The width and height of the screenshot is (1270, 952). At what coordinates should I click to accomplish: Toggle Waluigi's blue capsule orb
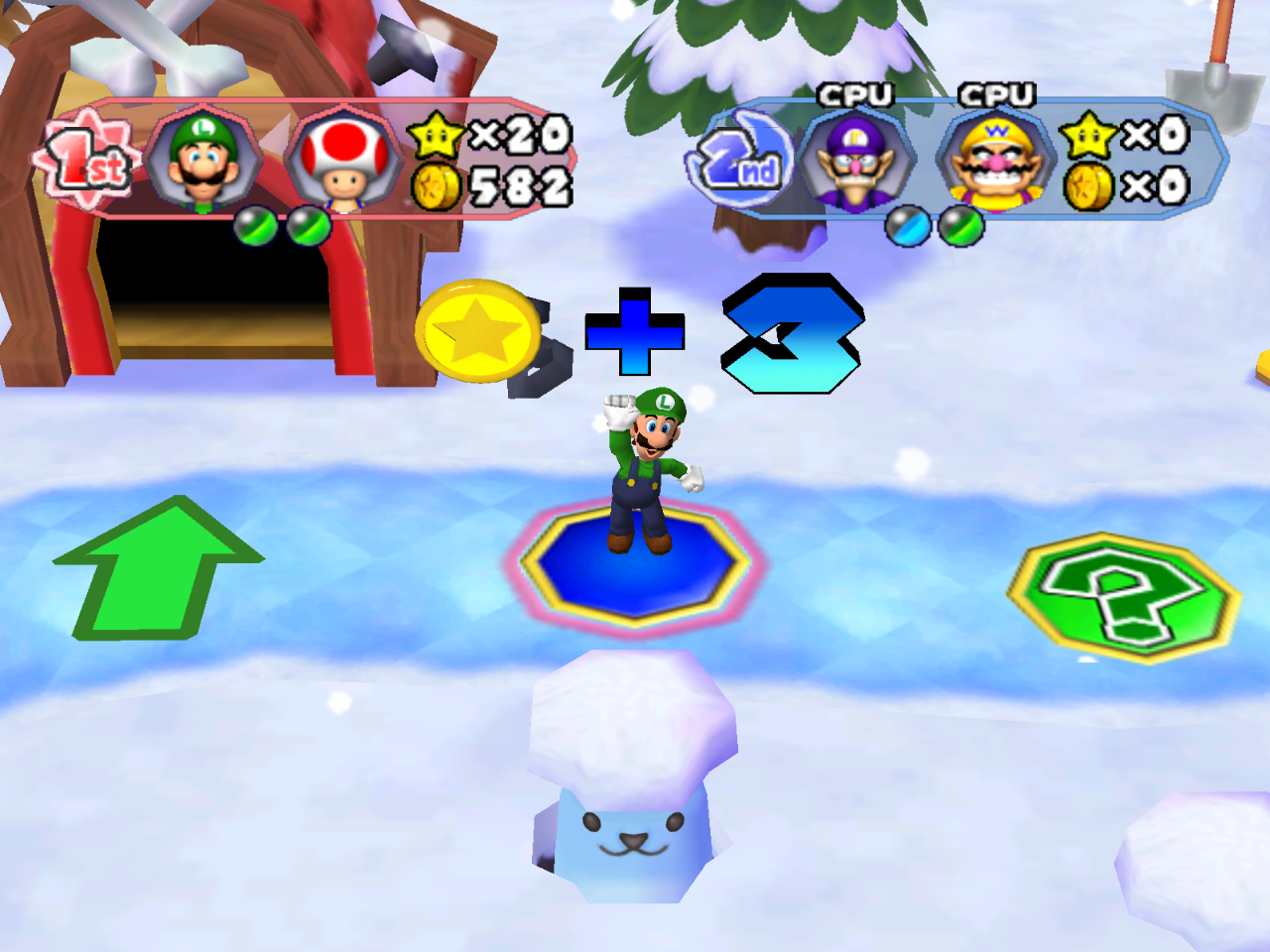pos(906,226)
